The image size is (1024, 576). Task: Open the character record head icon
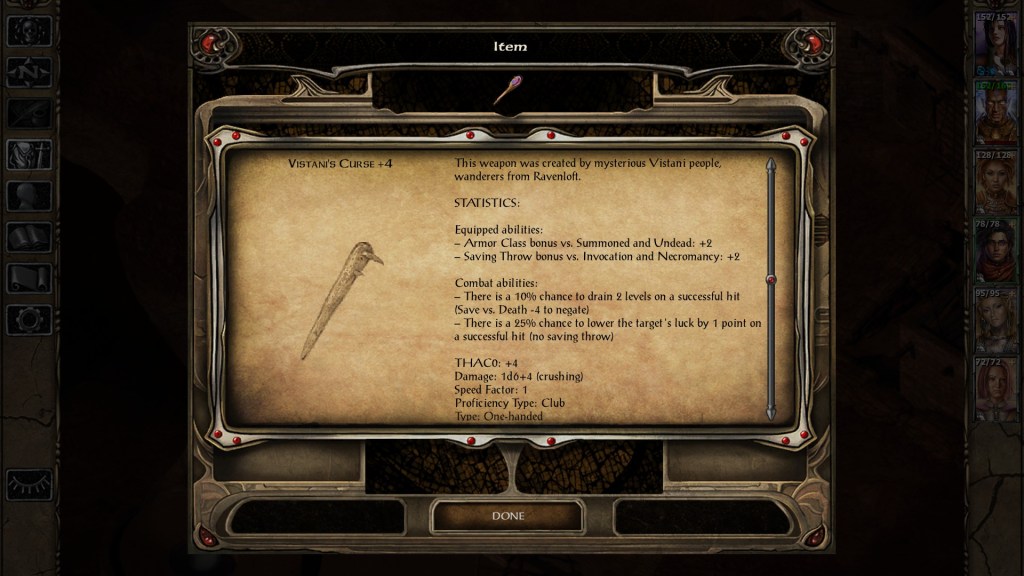(x=28, y=195)
